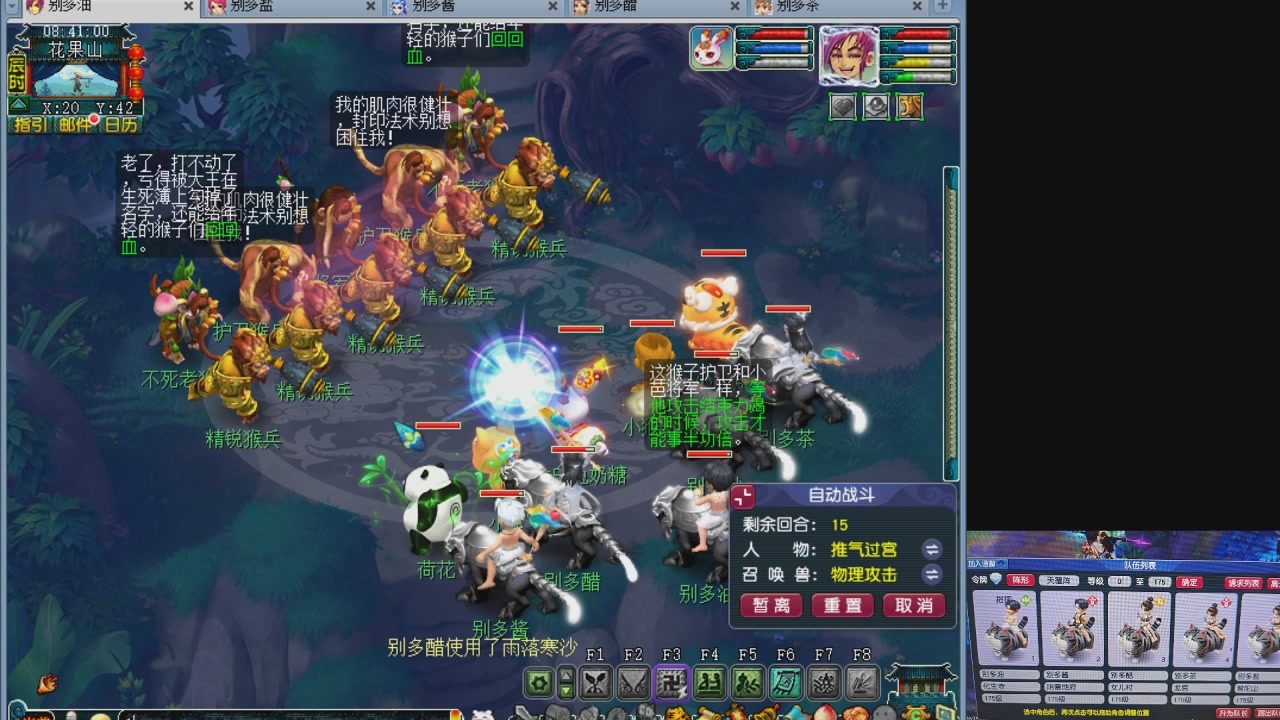
Task: Click the heart icon below the character portrait
Action: click(843, 106)
